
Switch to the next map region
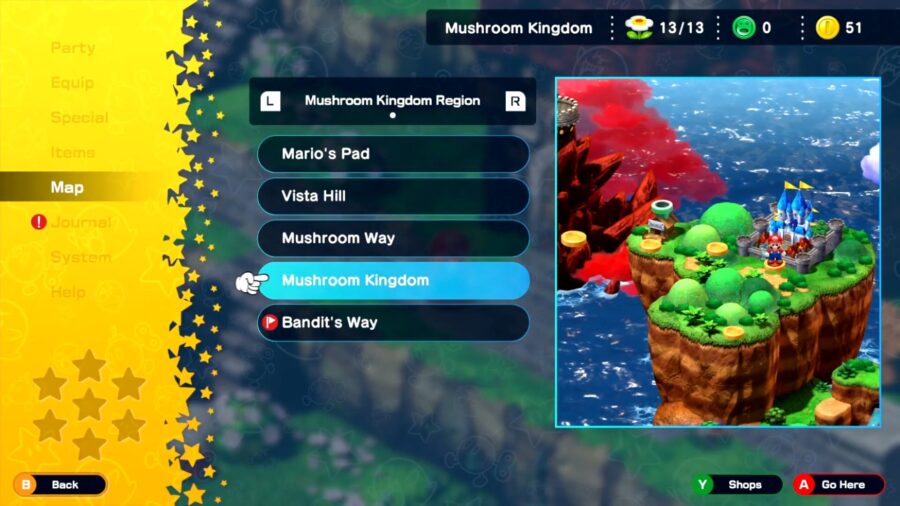click(x=515, y=101)
